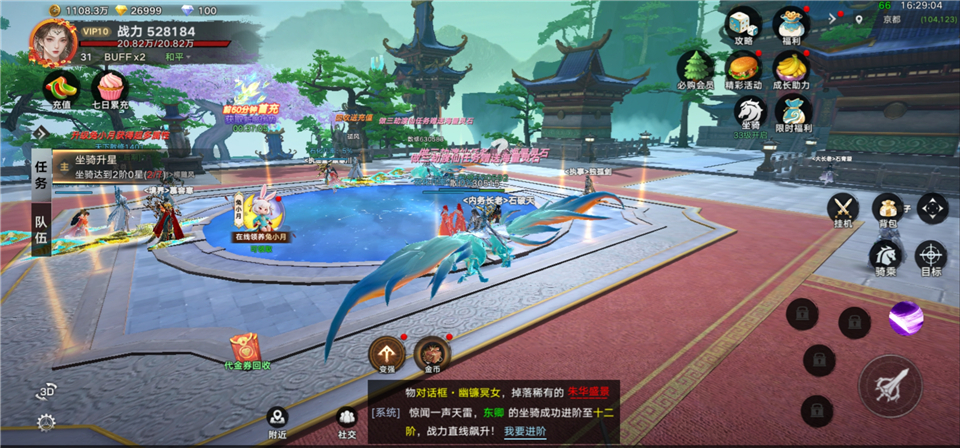
Task: Mount up with the 骑乘 button
Action: coord(886,256)
